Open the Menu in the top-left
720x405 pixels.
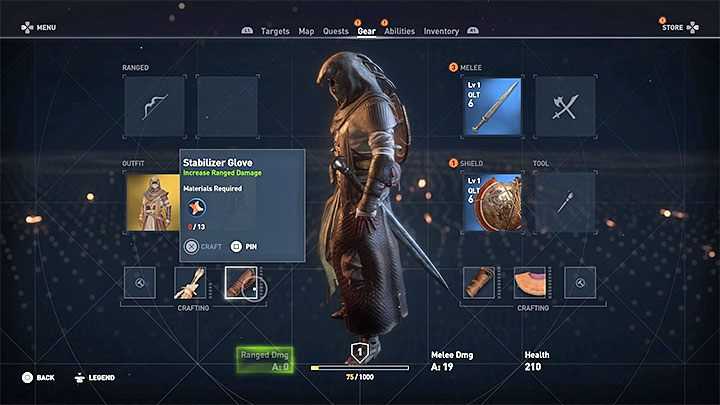coord(38,27)
